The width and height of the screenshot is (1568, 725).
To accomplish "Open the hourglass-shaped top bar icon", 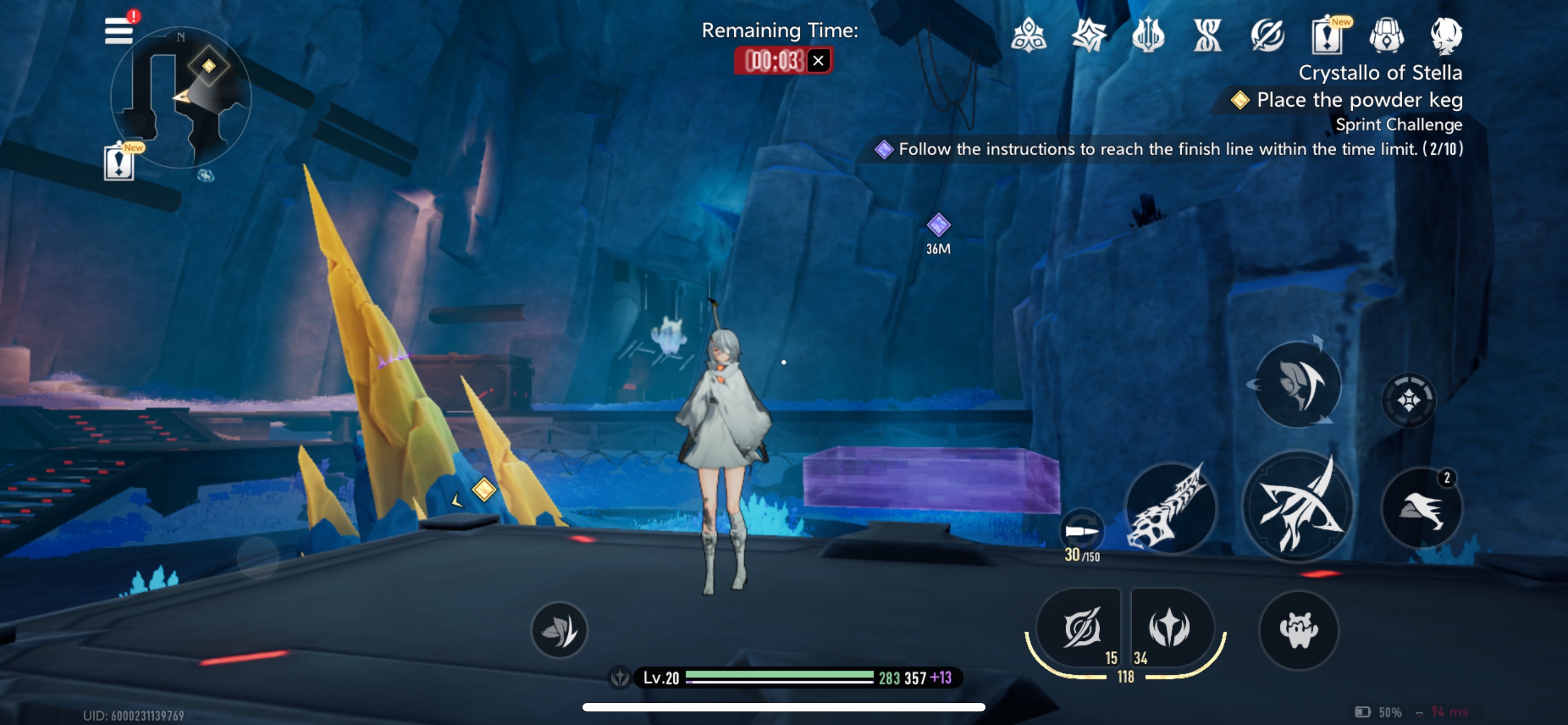I will click(1208, 36).
